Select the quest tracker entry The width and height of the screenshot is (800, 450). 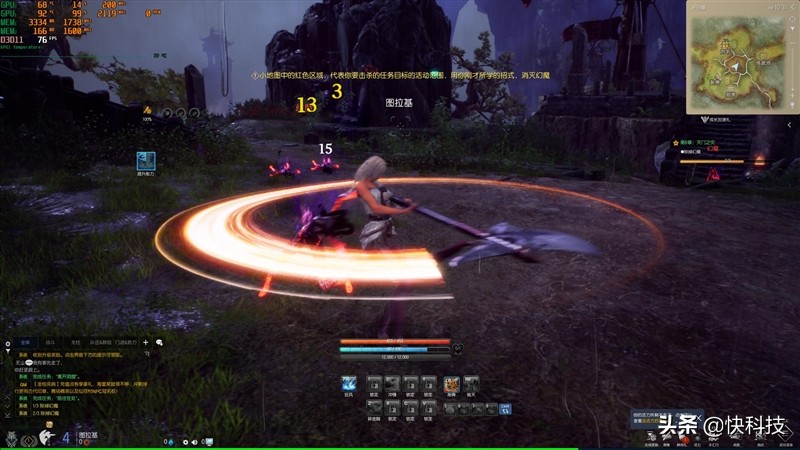coord(701,143)
